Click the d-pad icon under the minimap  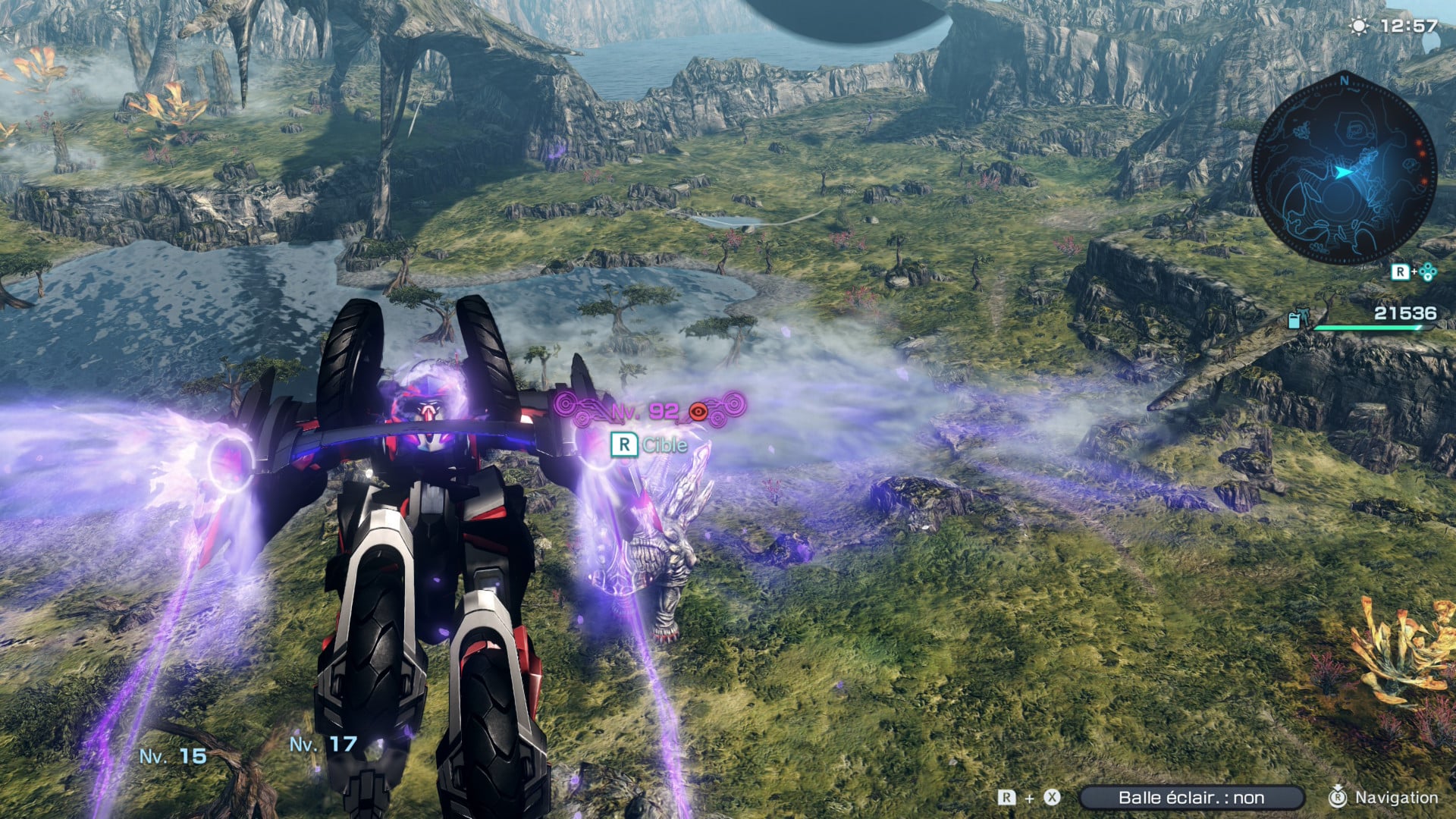pyautogui.click(x=1427, y=271)
